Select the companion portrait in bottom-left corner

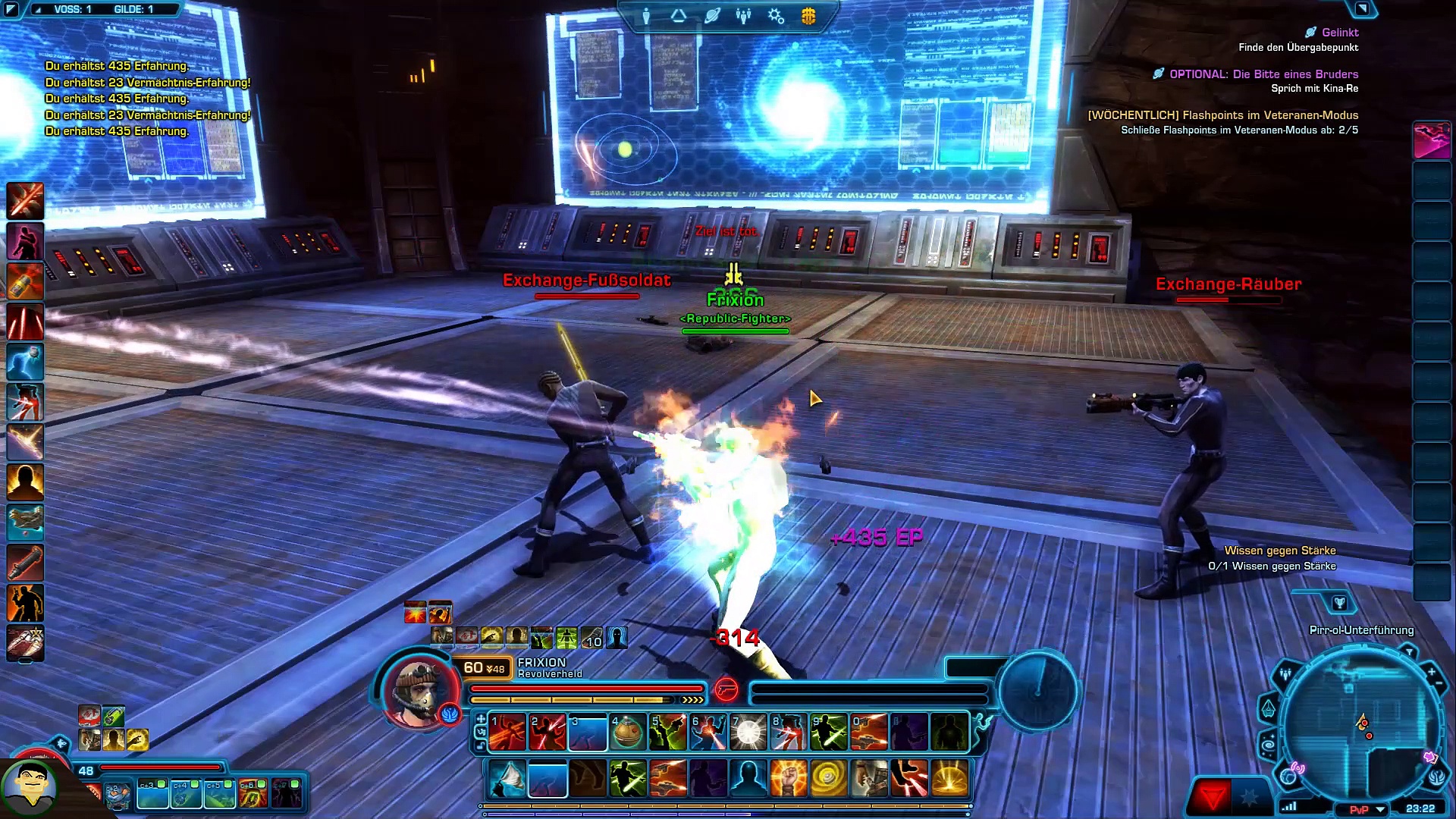click(29, 787)
